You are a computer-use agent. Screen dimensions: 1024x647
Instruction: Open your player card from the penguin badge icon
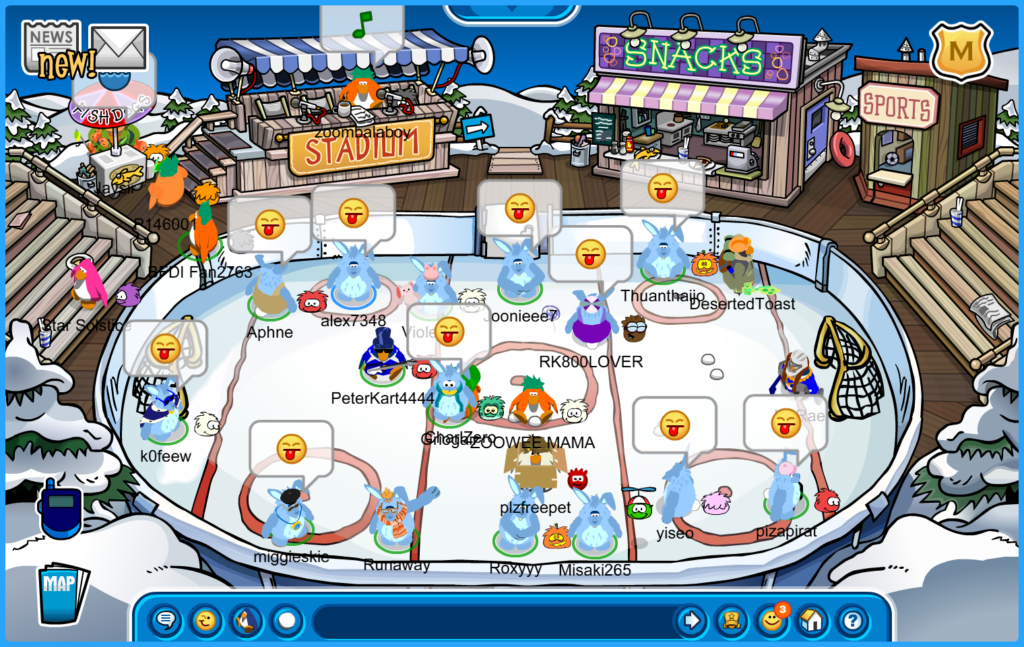(731, 621)
